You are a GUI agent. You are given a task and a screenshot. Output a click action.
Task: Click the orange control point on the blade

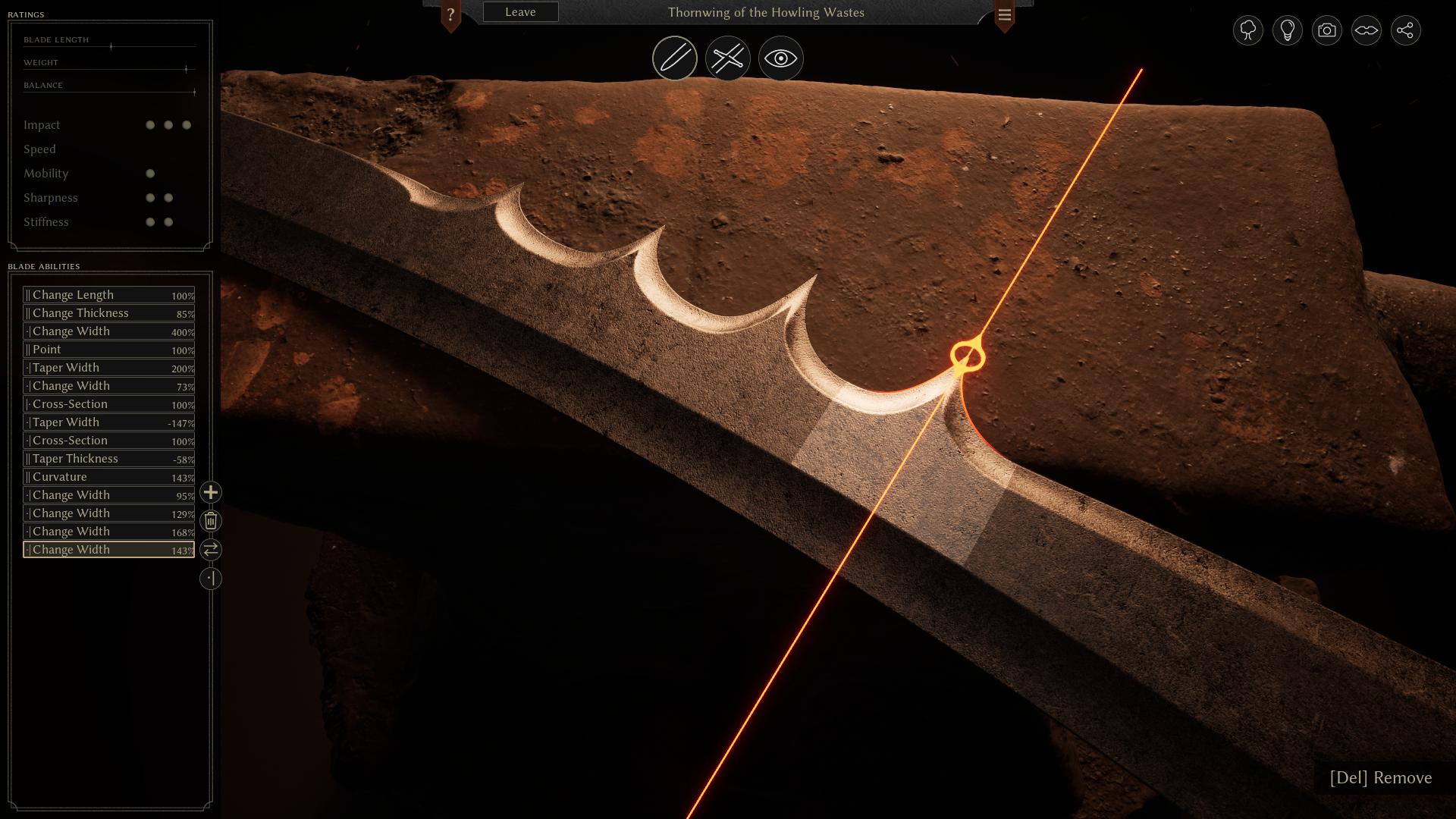pyautogui.click(x=966, y=353)
